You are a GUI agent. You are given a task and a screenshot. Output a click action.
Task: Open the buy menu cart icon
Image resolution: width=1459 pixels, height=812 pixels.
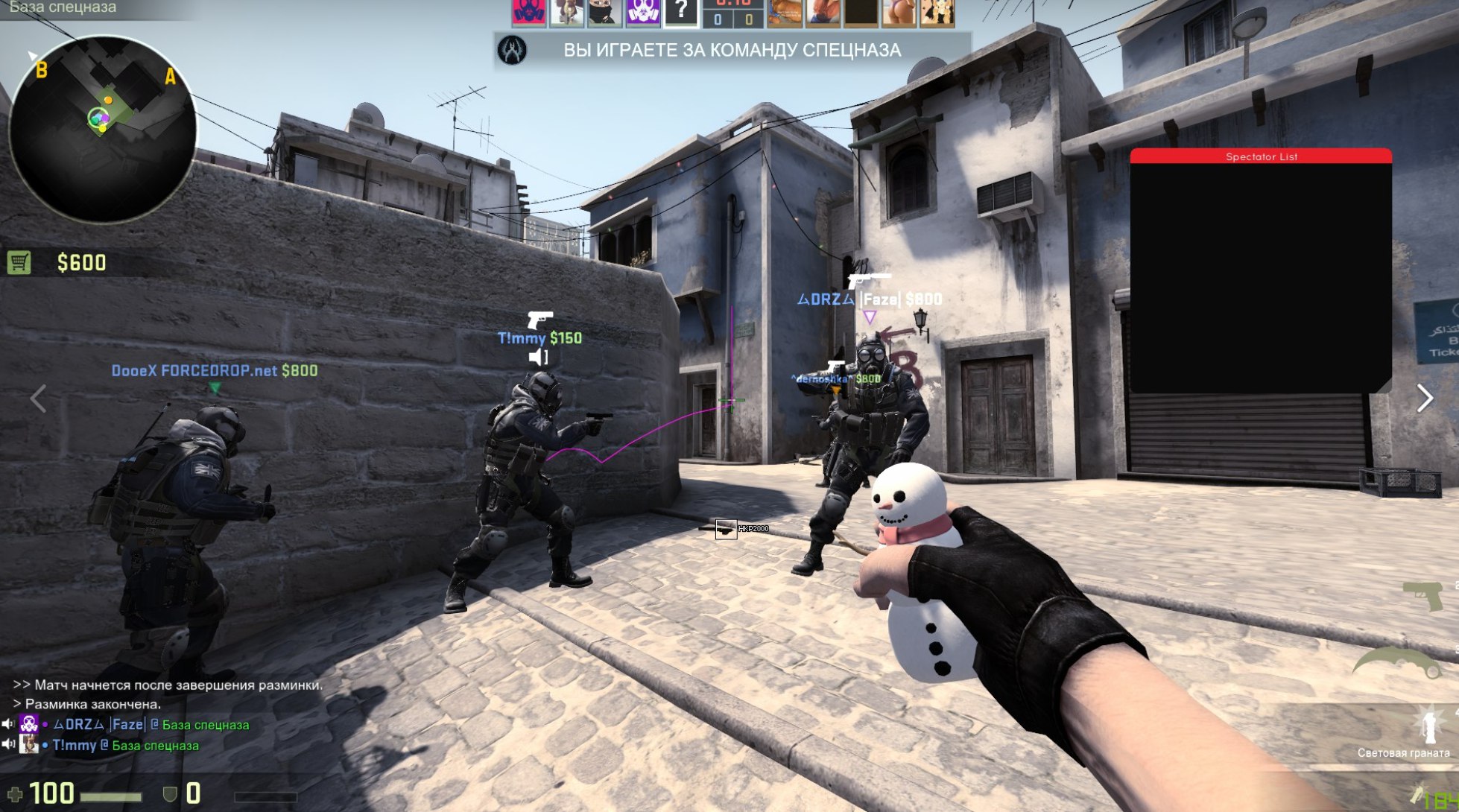coord(19,262)
